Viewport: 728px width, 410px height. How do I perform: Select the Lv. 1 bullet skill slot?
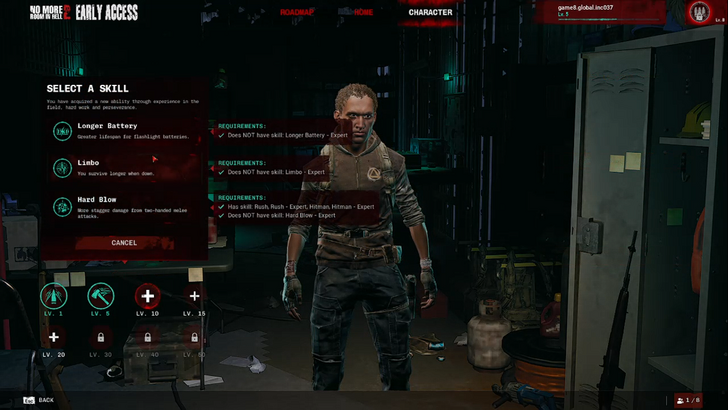(x=54, y=296)
